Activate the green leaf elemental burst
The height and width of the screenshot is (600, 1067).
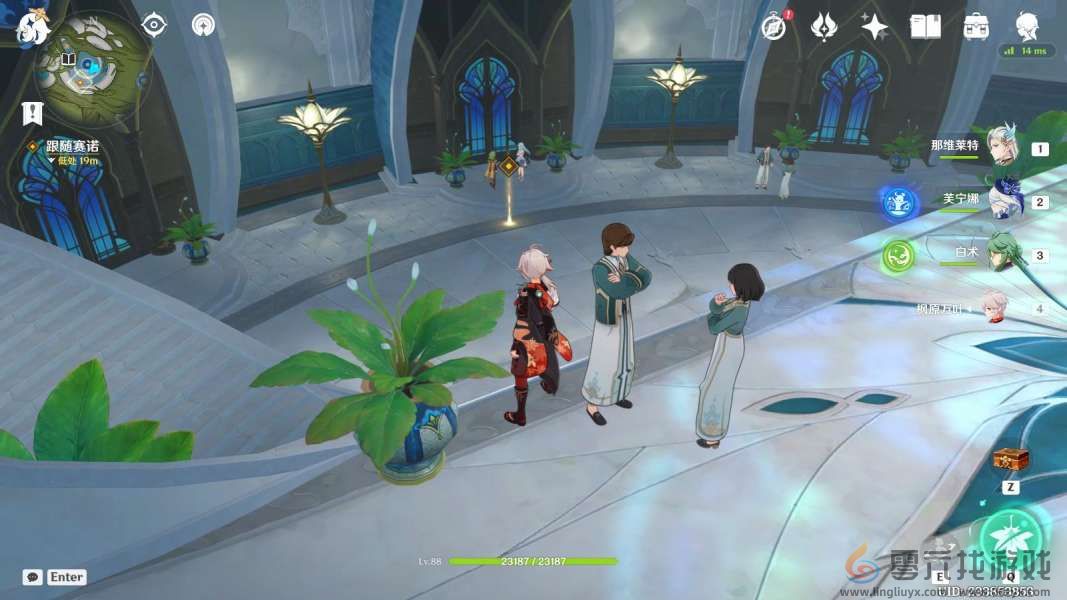point(1010,539)
